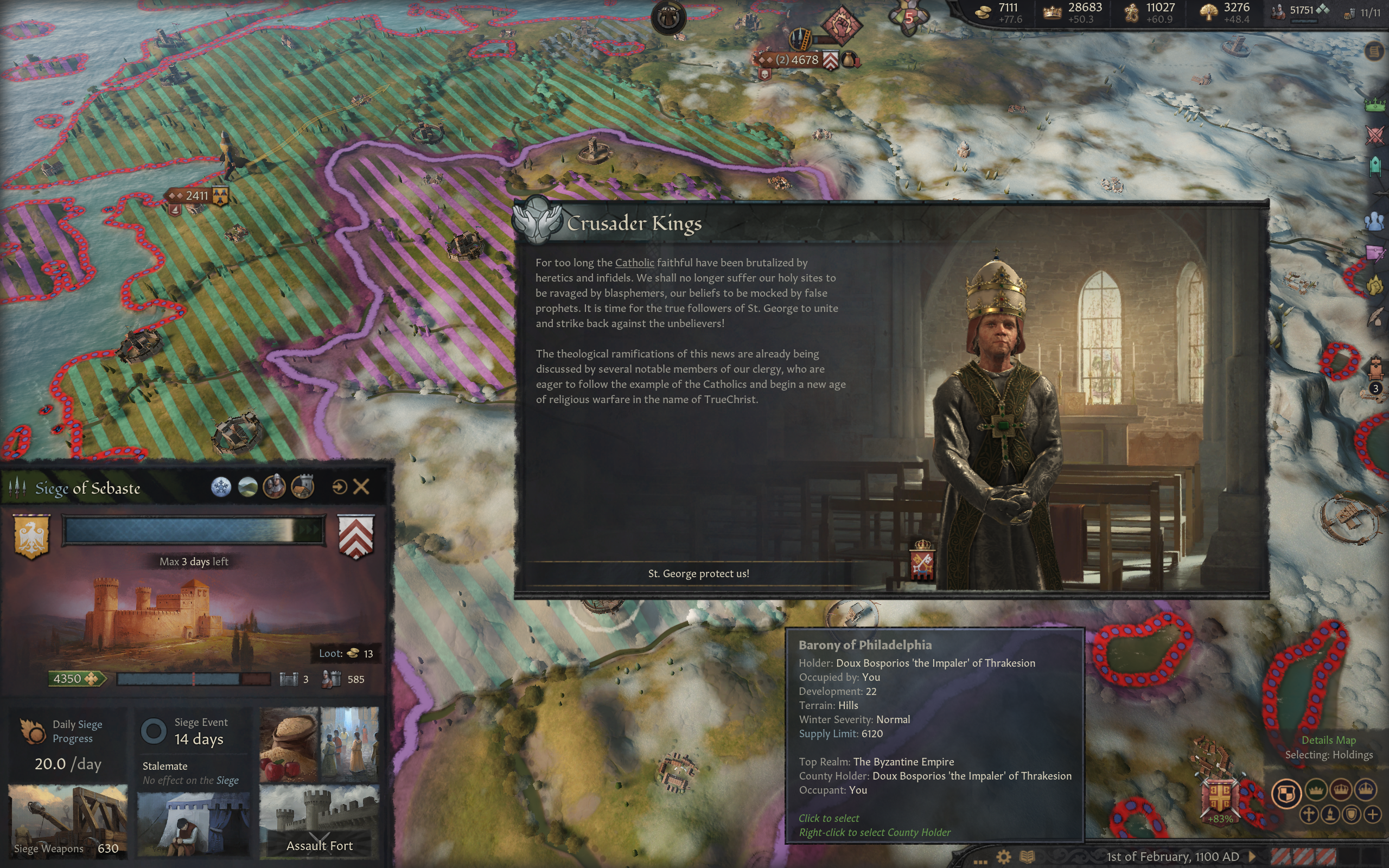Close the Siege of Sebaste panel
1389x868 pixels.
pyautogui.click(x=361, y=487)
